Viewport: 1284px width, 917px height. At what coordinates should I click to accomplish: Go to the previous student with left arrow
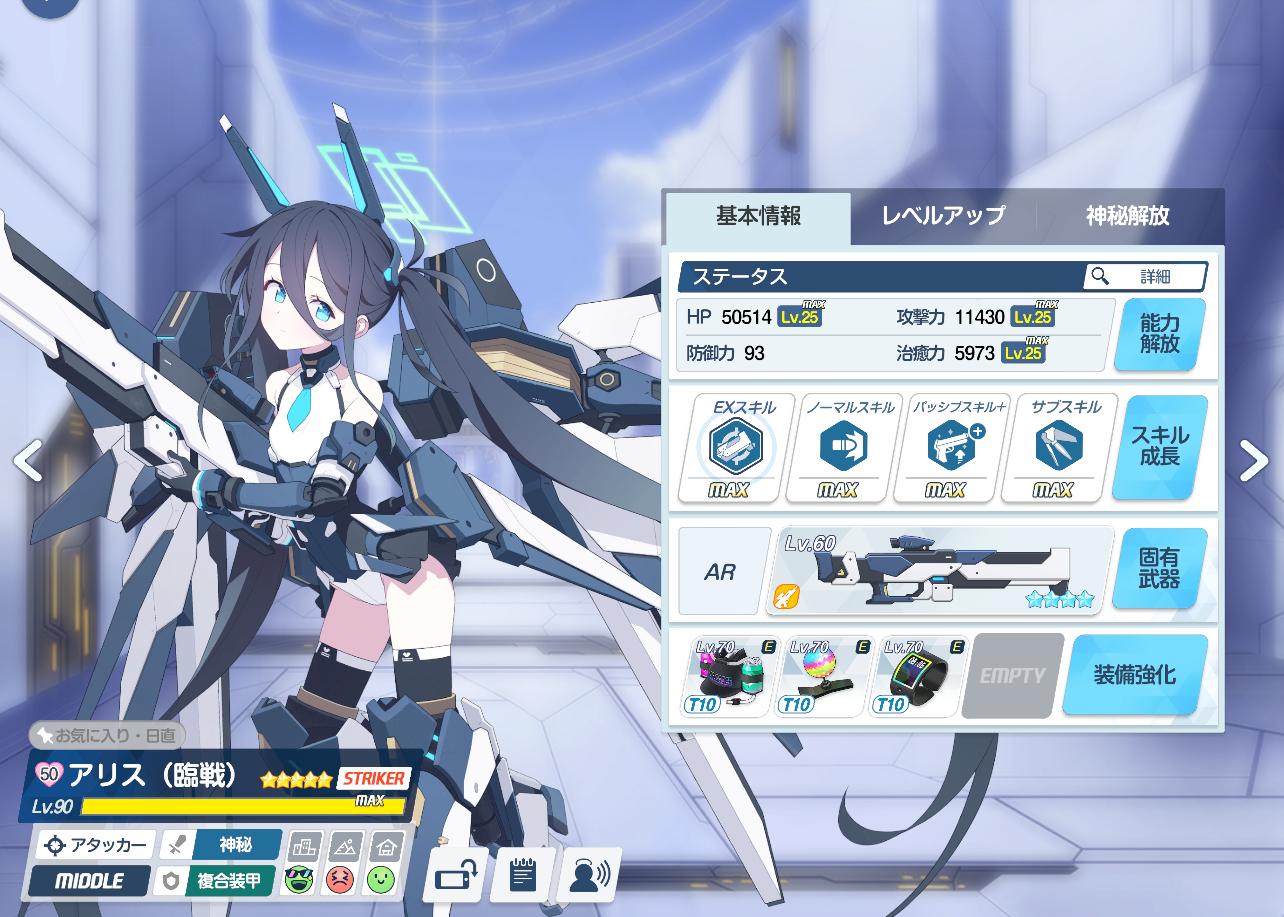[x=27, y=461]
